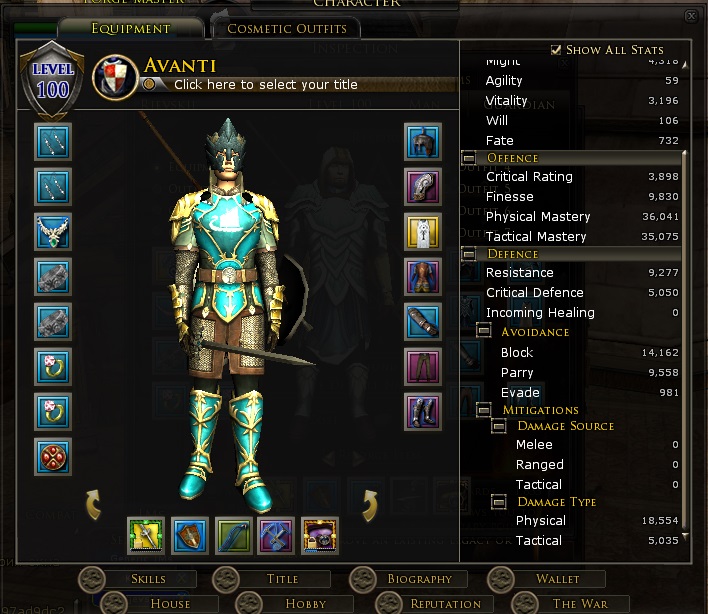Screen dimensions: 708x614
Task: Close the character panel window
Action: click(x=690, y=17)
